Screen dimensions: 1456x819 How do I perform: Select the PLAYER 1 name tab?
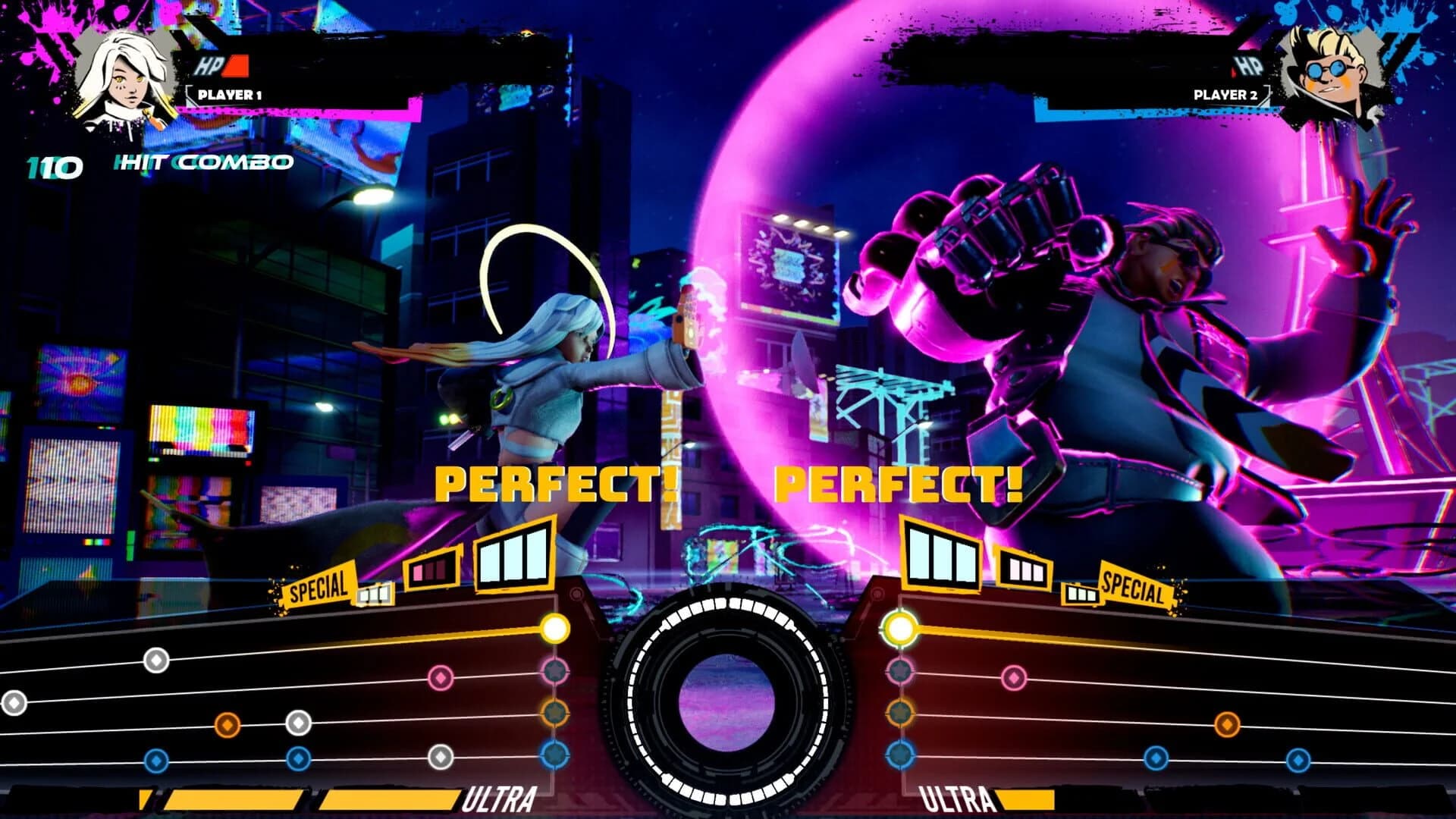point(229,96)
